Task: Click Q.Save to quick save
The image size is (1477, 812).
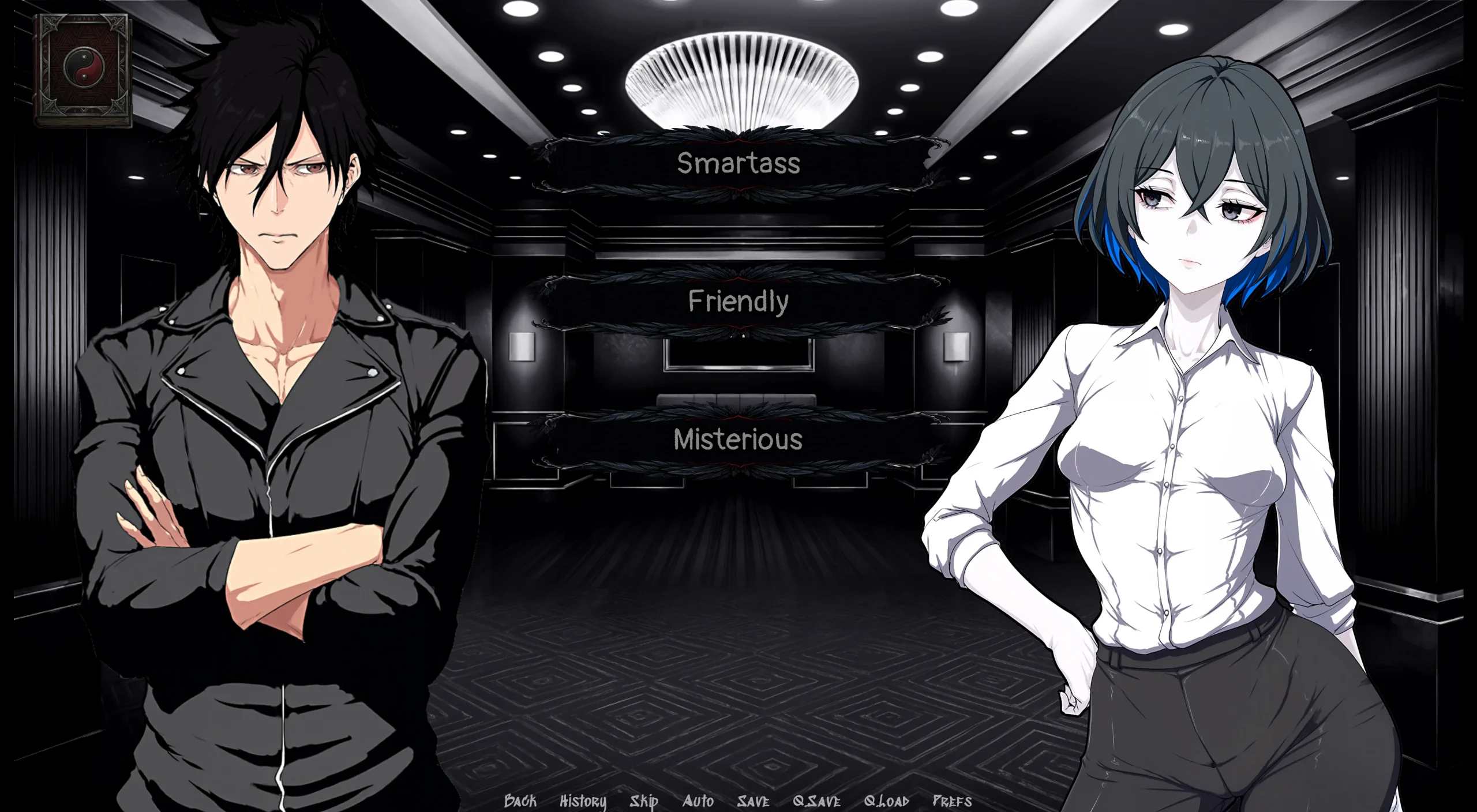Action: pos(816,800)
